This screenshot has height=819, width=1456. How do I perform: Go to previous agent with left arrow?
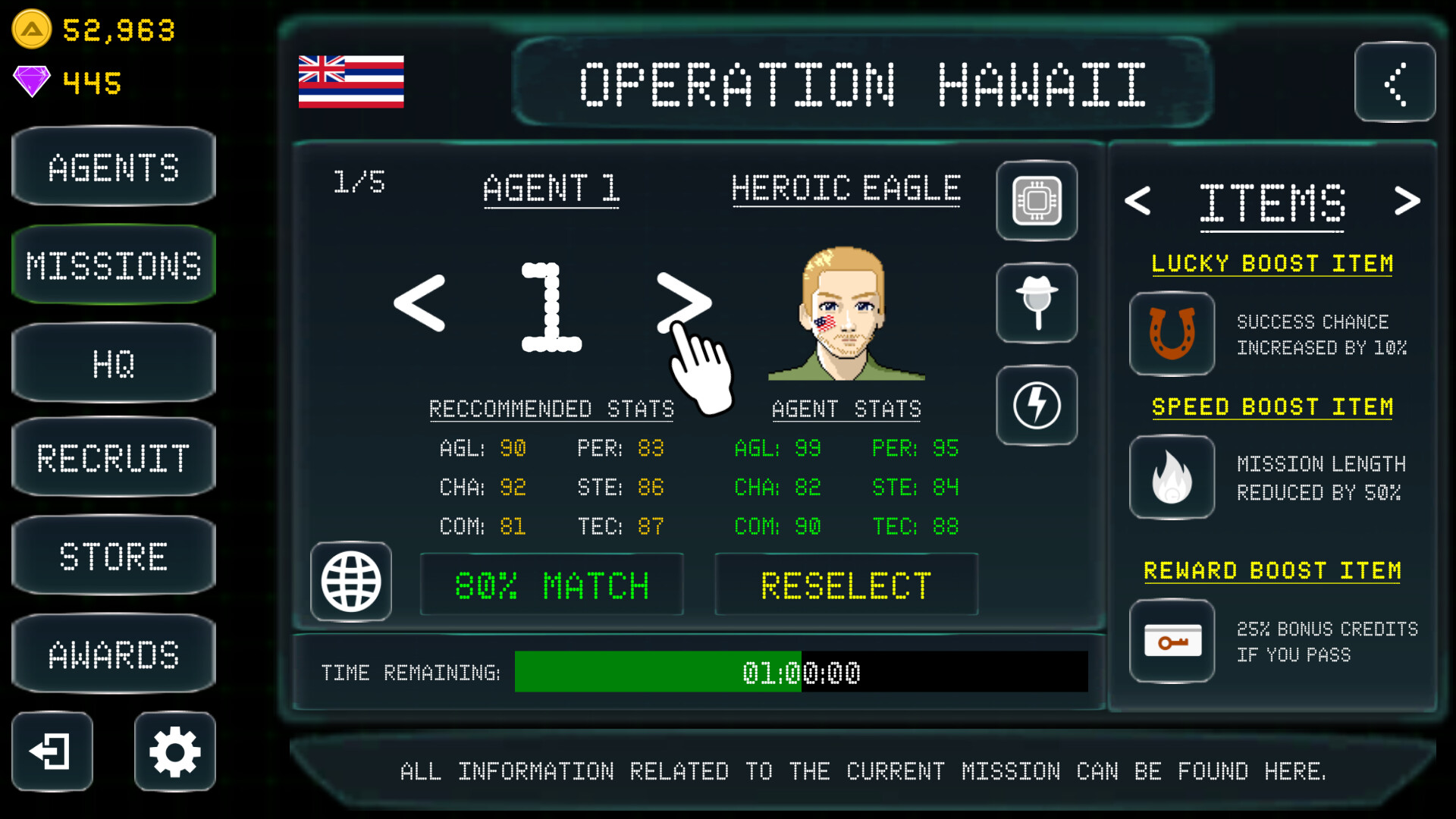tap(418, 303)
